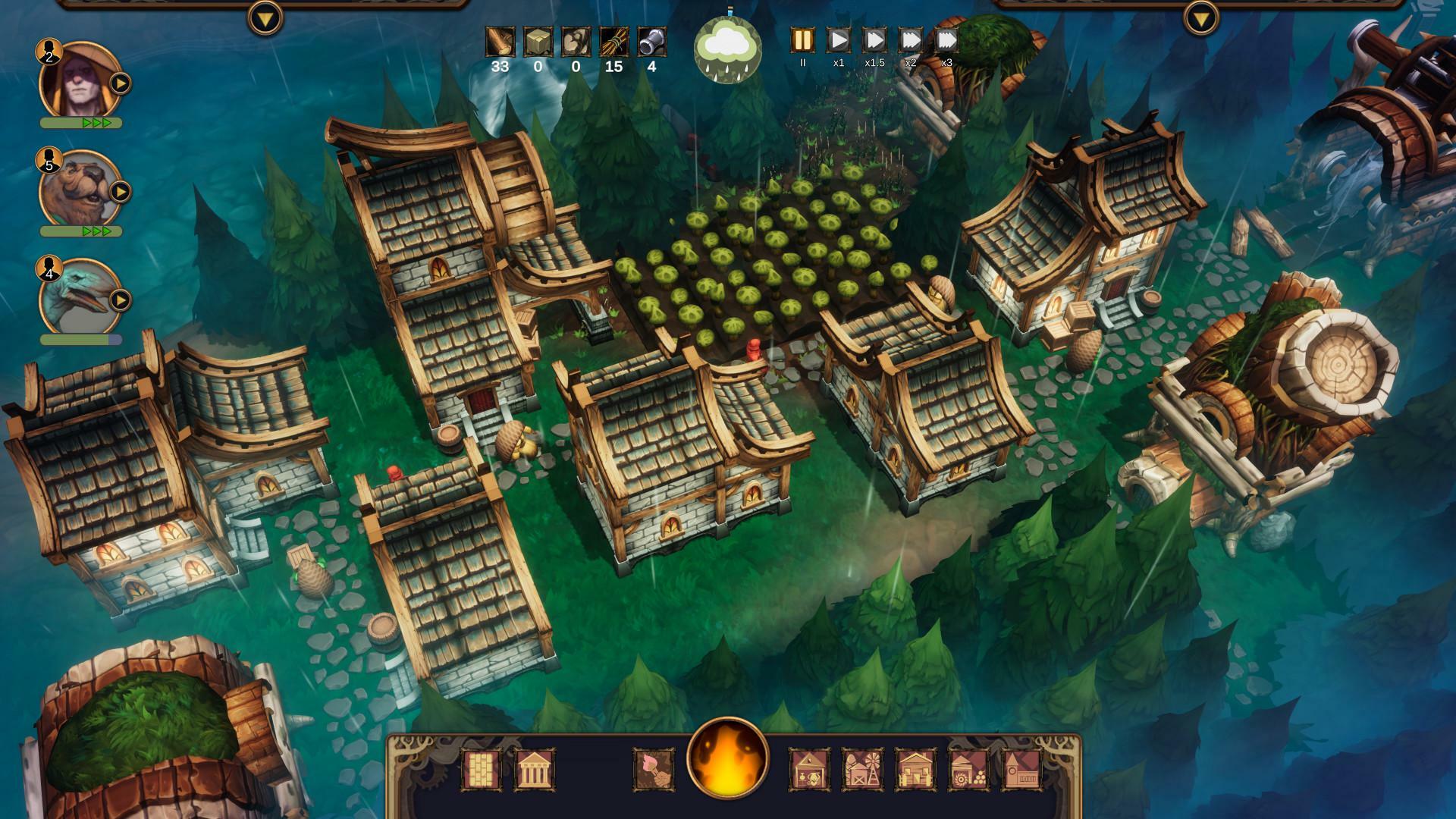Viewport: 1456px width, 819px height.
Task: Switch game speed to x1.5
Action: (x=874, y=40)
